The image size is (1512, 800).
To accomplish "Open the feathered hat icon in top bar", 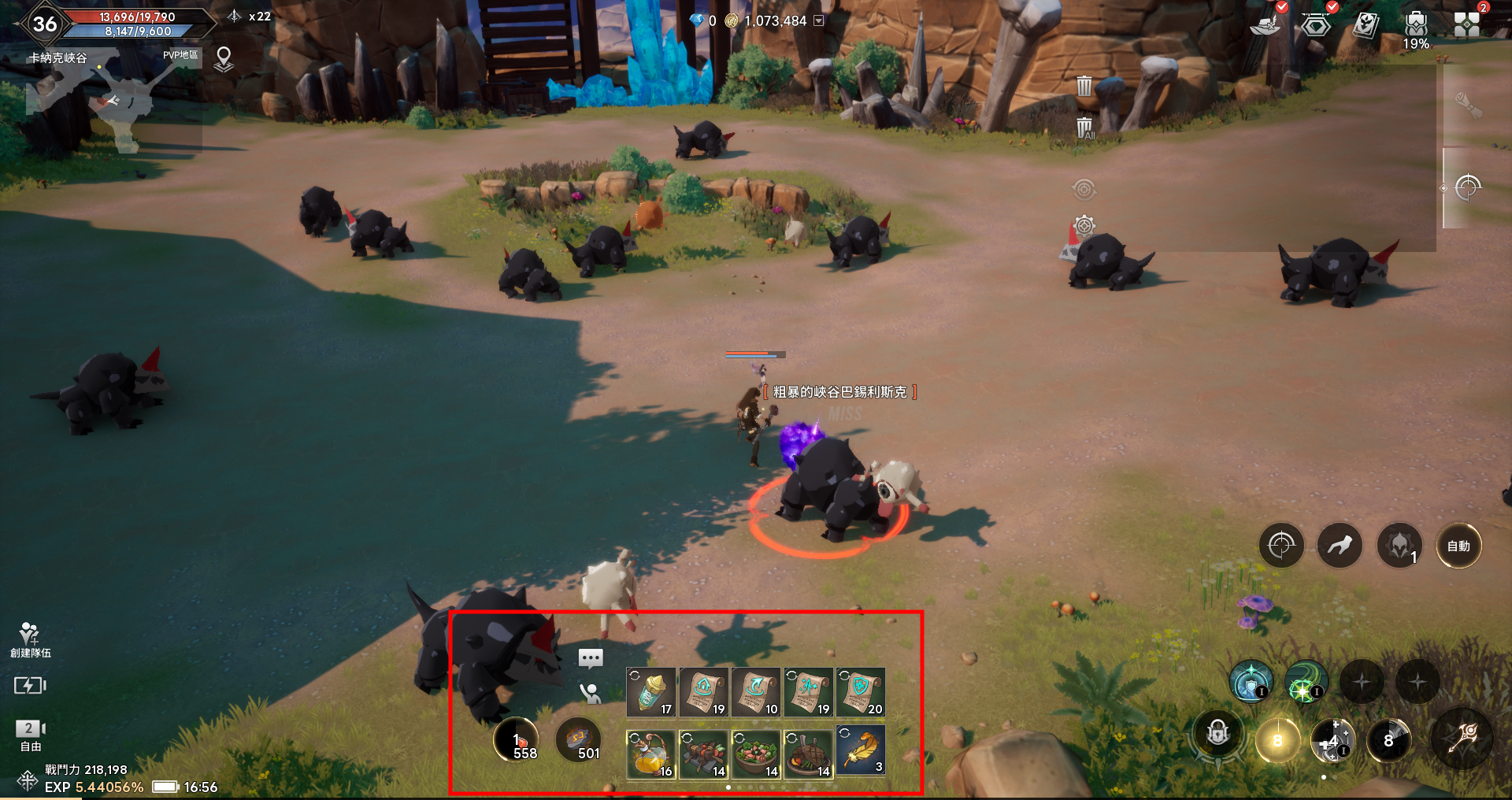I will click(1265, 25).
